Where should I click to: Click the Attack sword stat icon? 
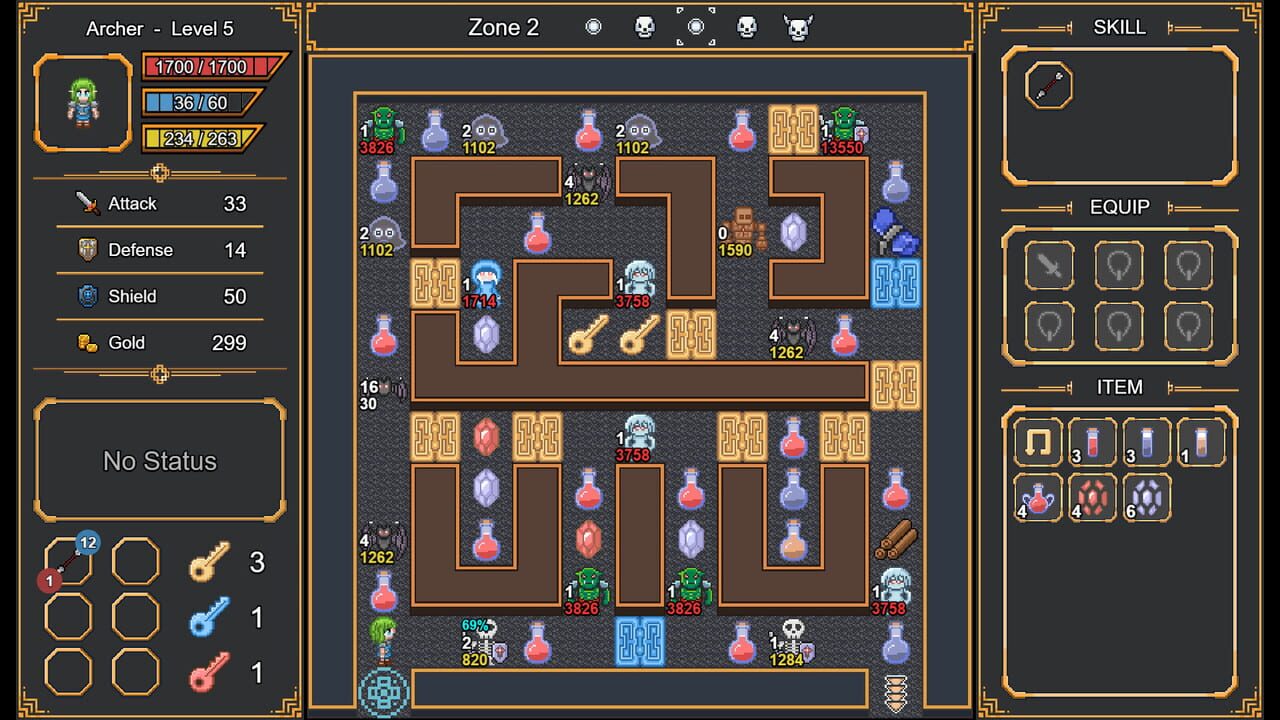click(86, 203)
